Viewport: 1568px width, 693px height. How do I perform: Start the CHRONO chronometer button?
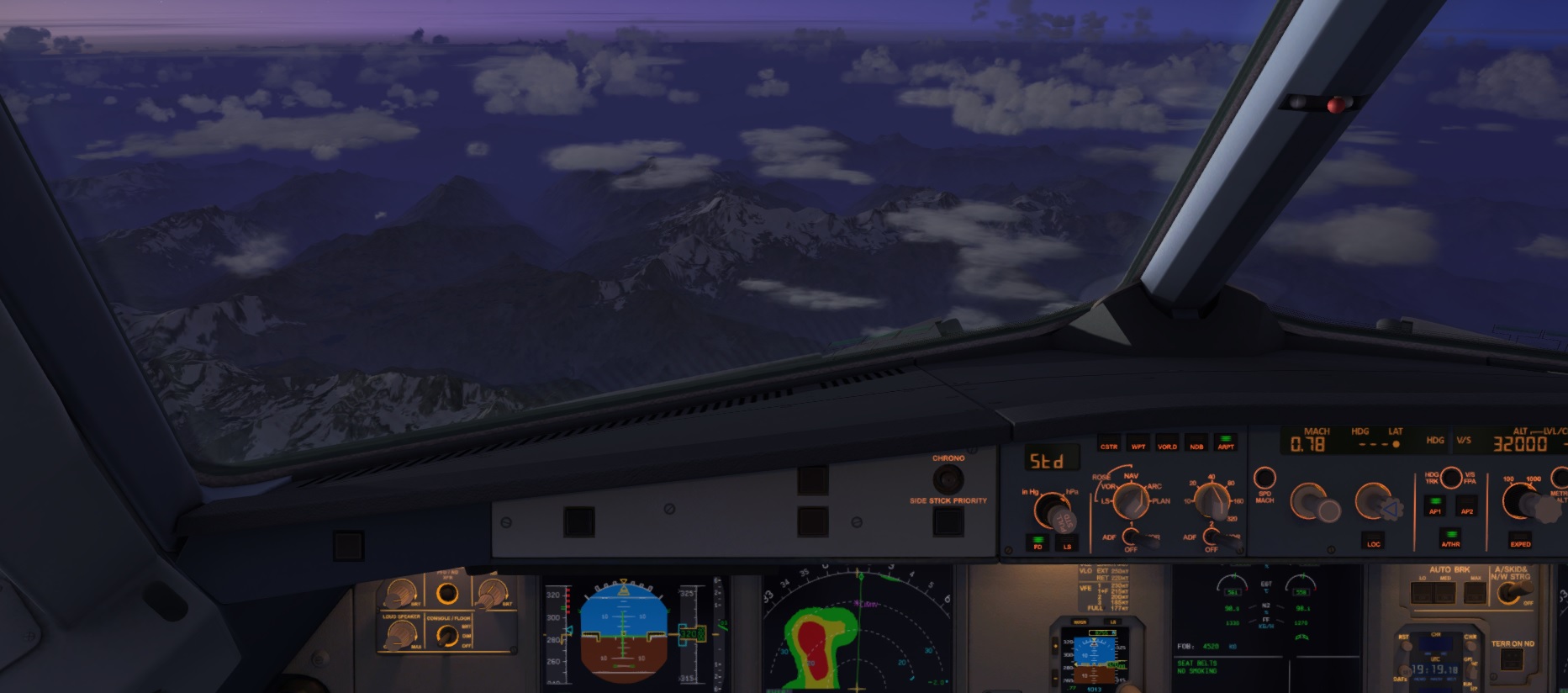point(948,479)
